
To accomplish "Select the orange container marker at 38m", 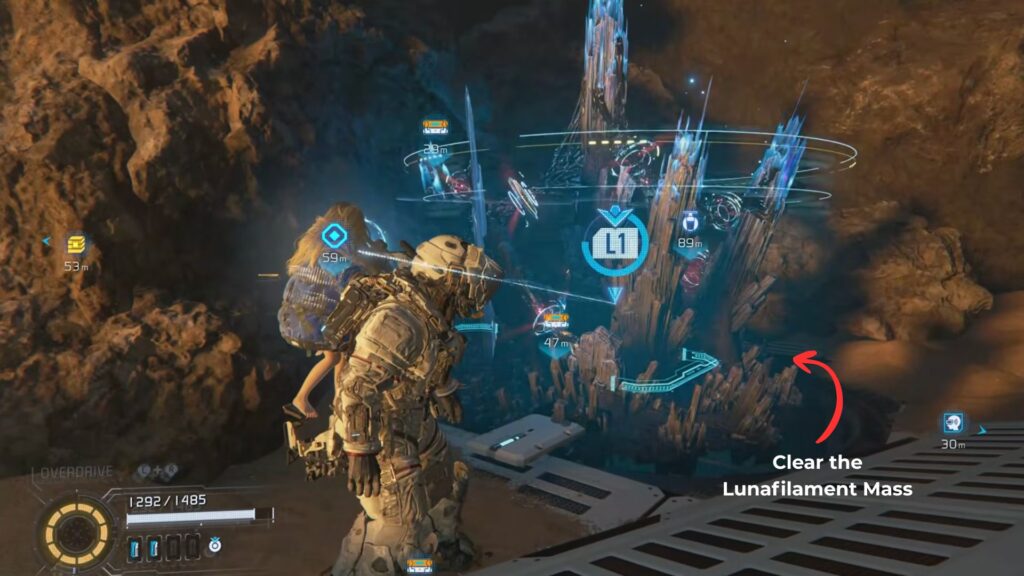I will pos(434,127).
